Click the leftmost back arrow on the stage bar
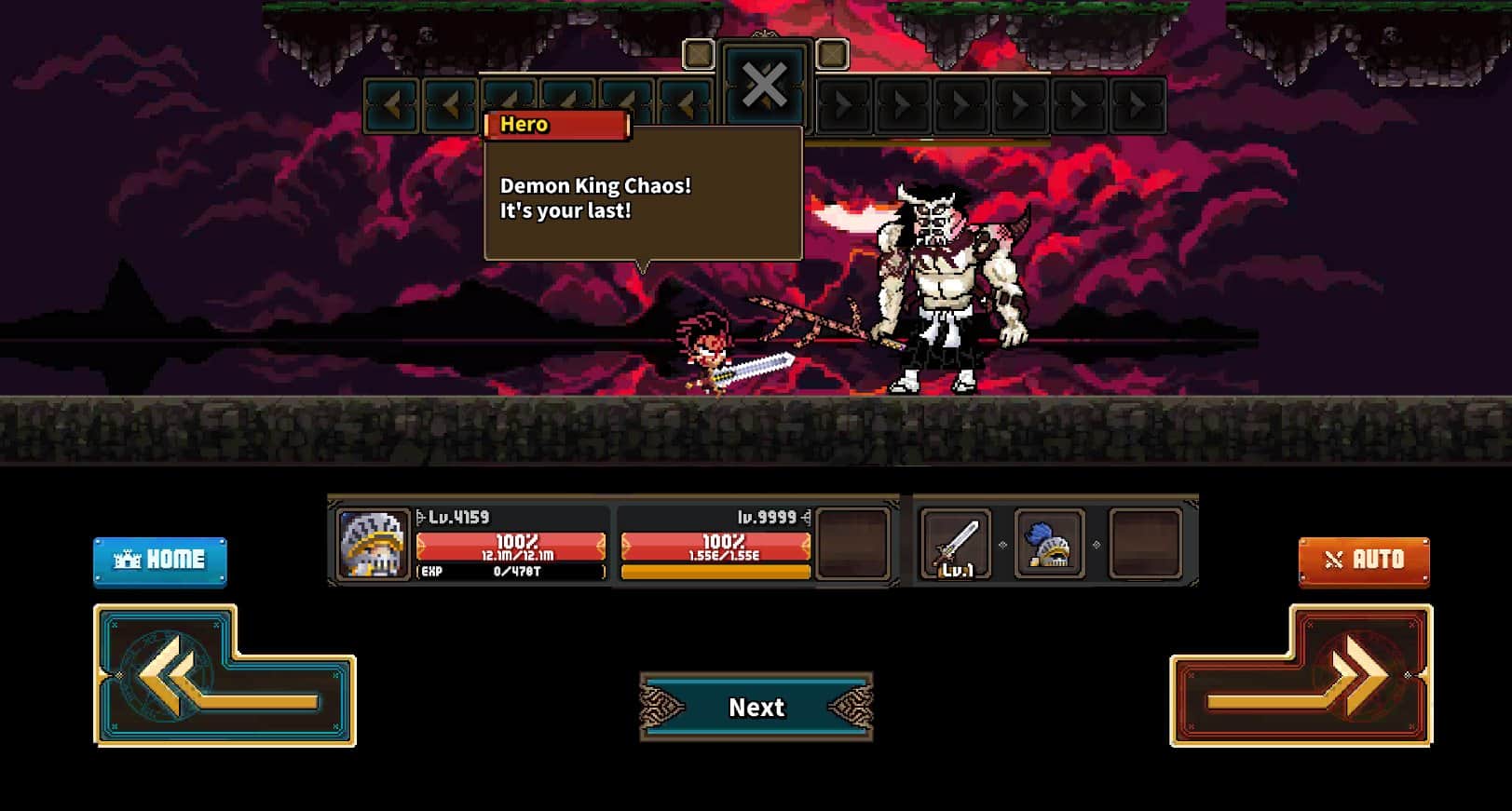Screen dimensions: 1512x811 point(391,102)
